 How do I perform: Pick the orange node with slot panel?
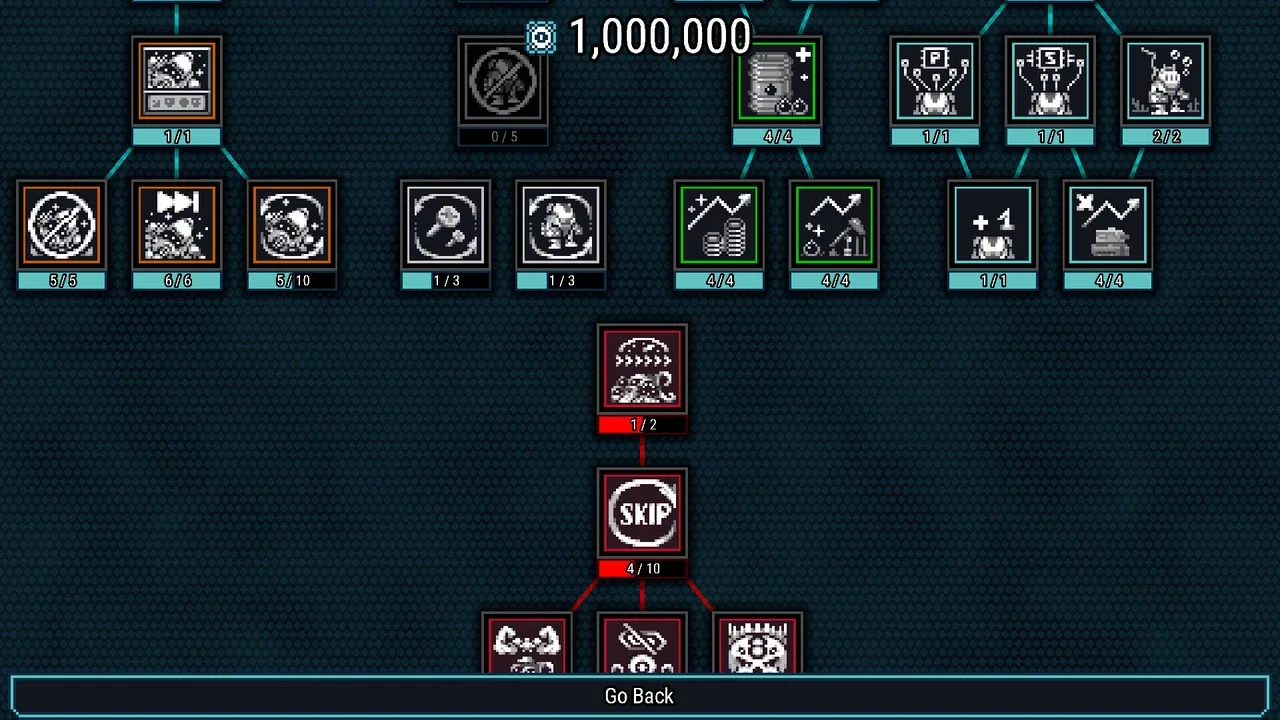tap(177, 82)
